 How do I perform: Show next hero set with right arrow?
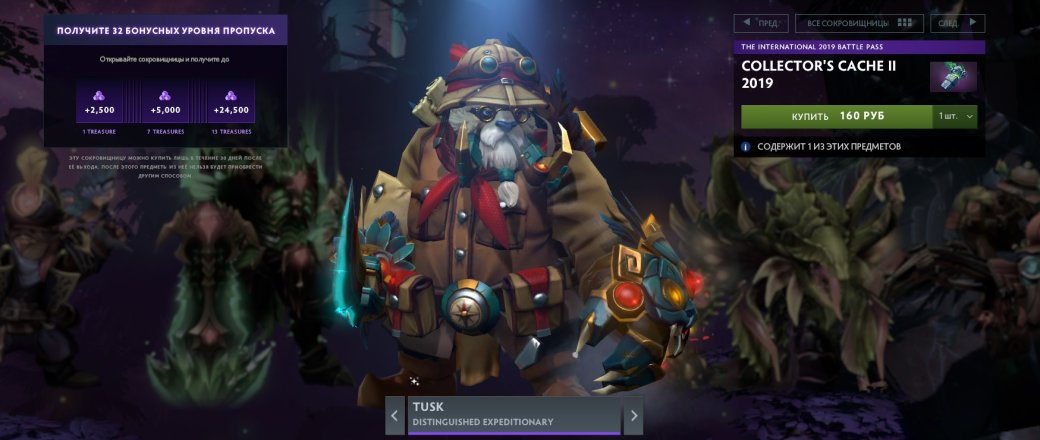(633, 415)
